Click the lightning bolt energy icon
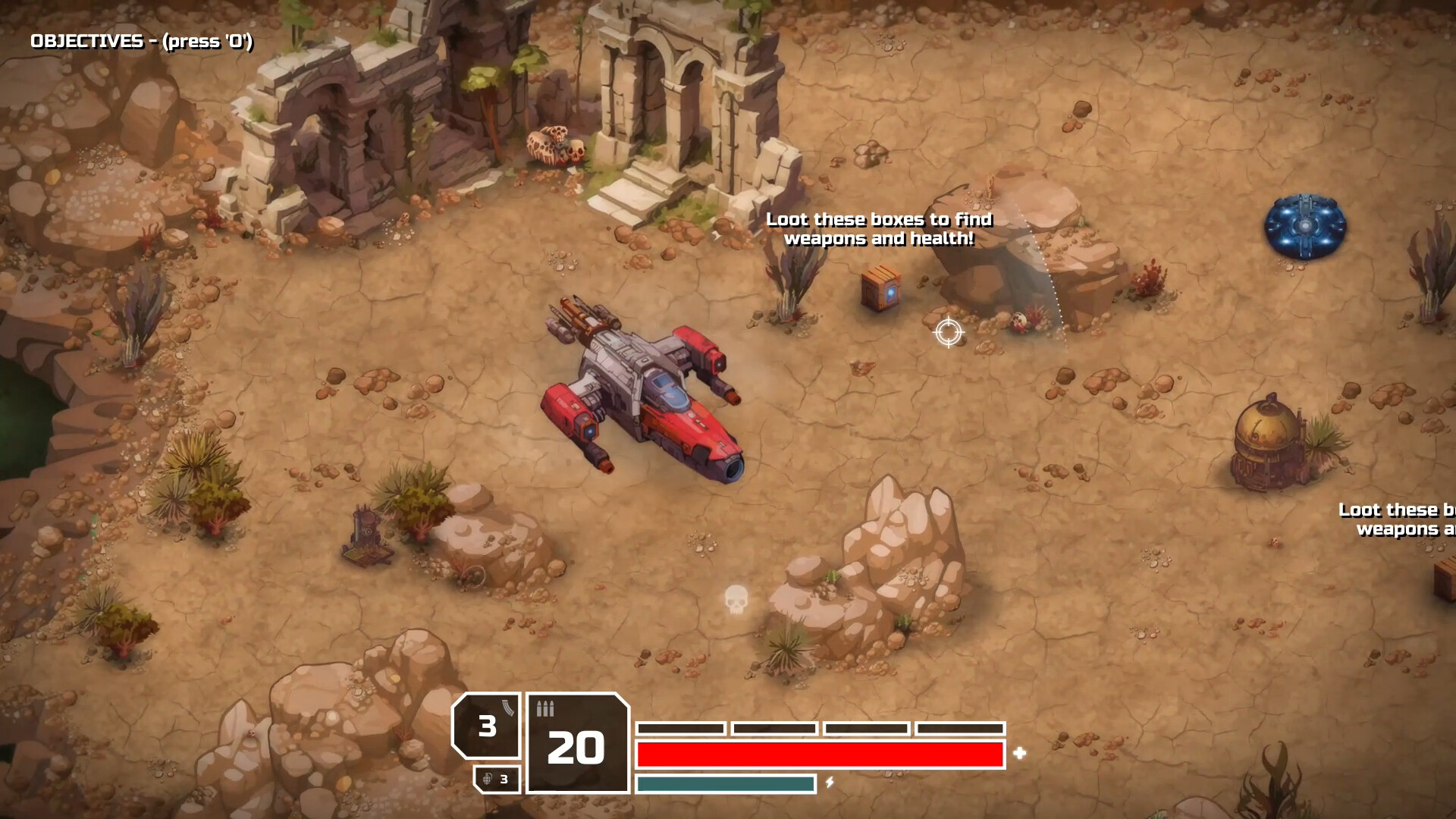Image resolution: width=1456 pixels, height=819 pixels. [x=830, y=781]
